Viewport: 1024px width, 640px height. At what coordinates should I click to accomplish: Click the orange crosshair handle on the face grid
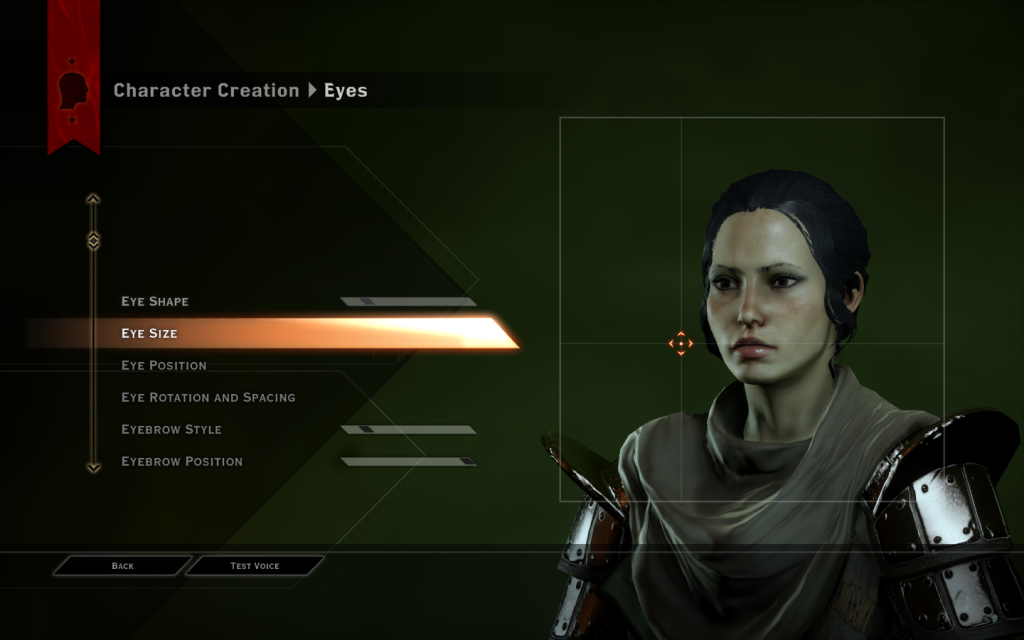[680, 344]
